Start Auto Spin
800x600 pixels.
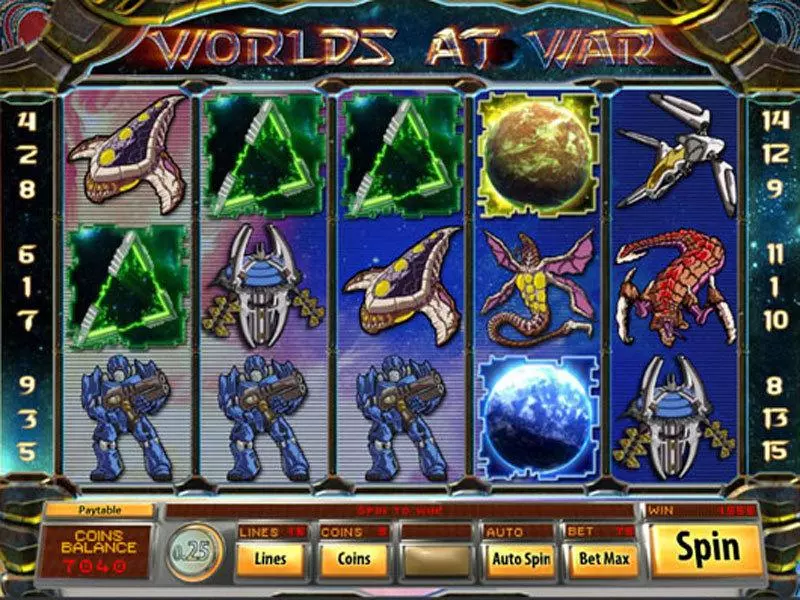tap(520, 558)
